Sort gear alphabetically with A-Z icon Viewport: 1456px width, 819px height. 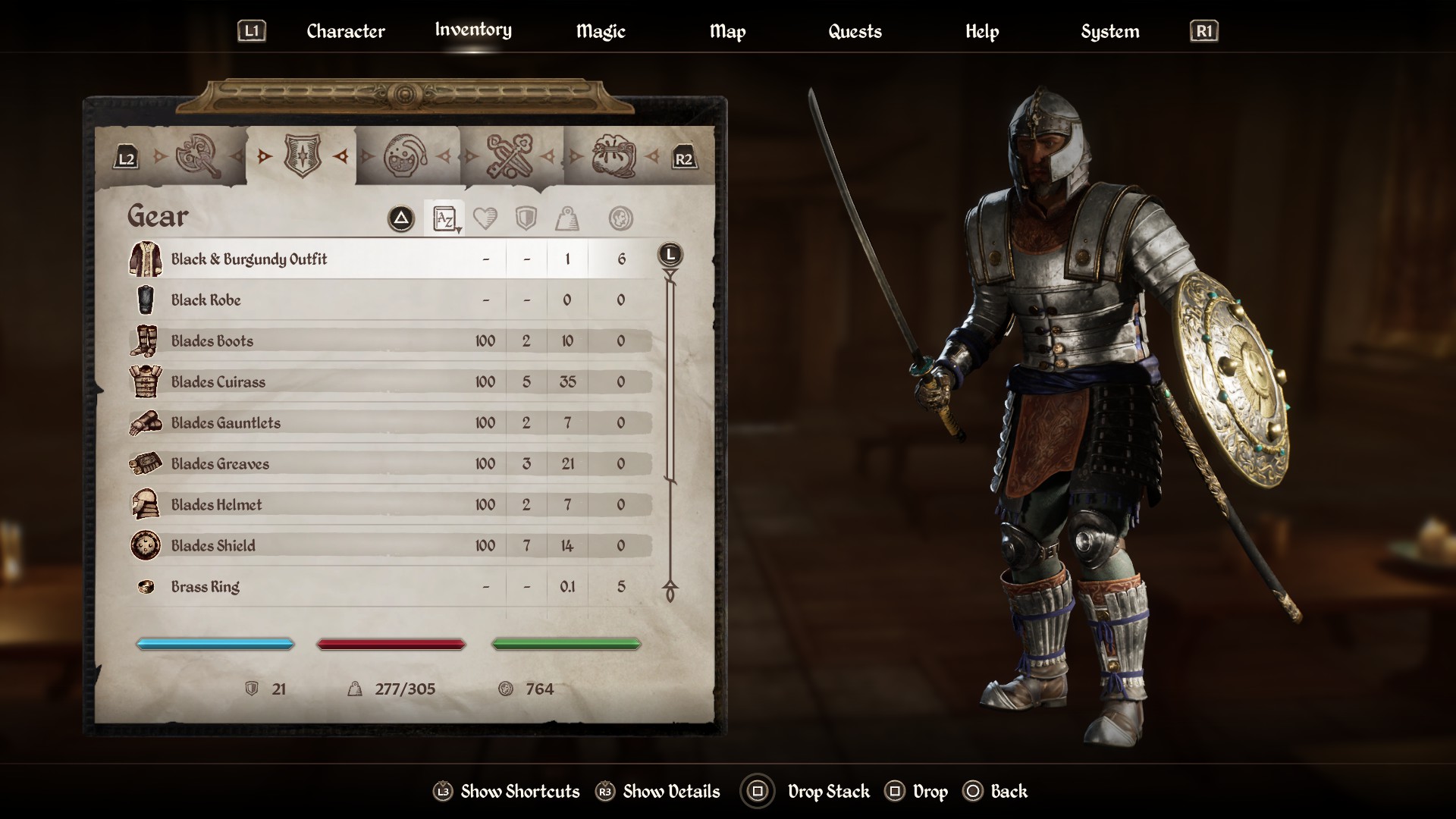pos(444,219)
